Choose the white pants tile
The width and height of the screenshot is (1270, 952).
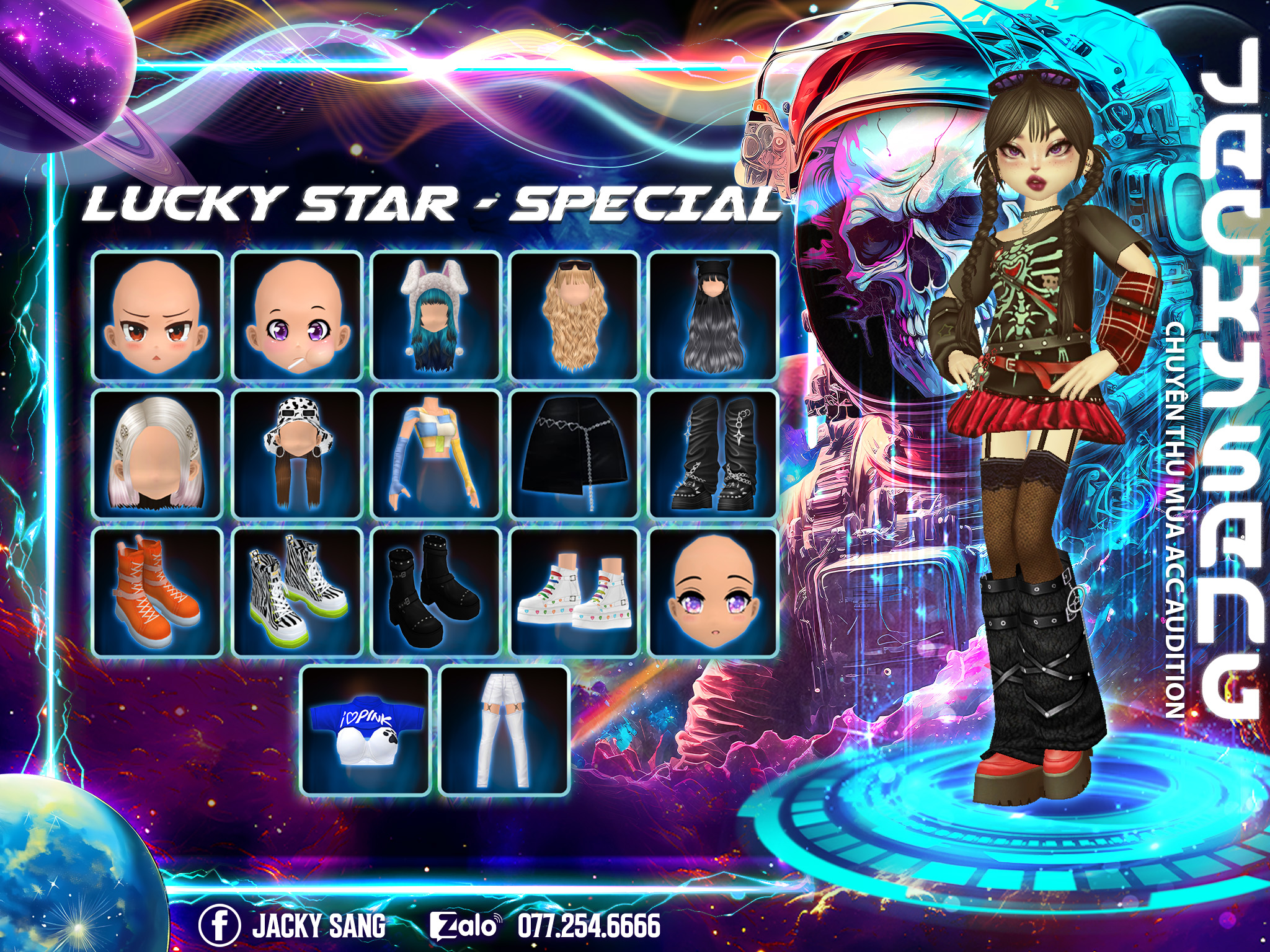click(504, 731)
